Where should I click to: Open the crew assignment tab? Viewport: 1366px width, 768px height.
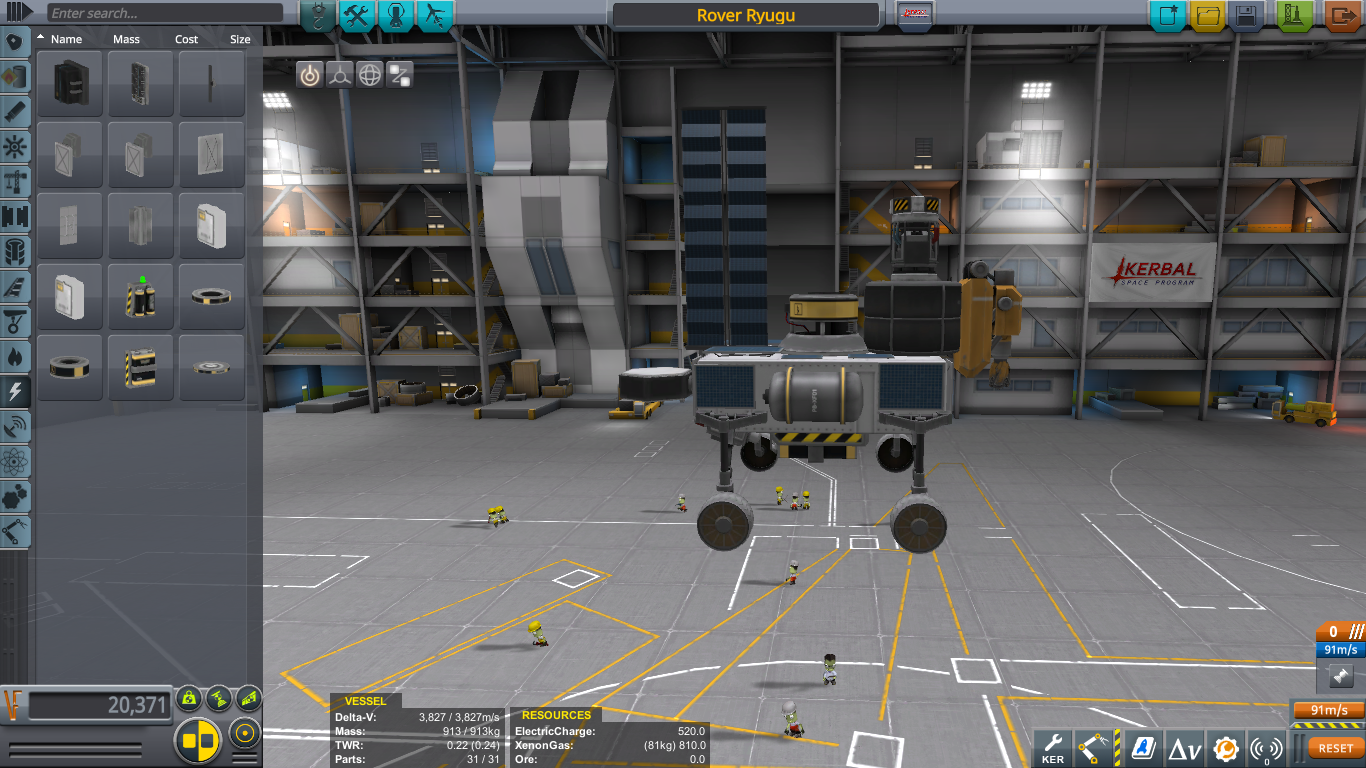397,15
